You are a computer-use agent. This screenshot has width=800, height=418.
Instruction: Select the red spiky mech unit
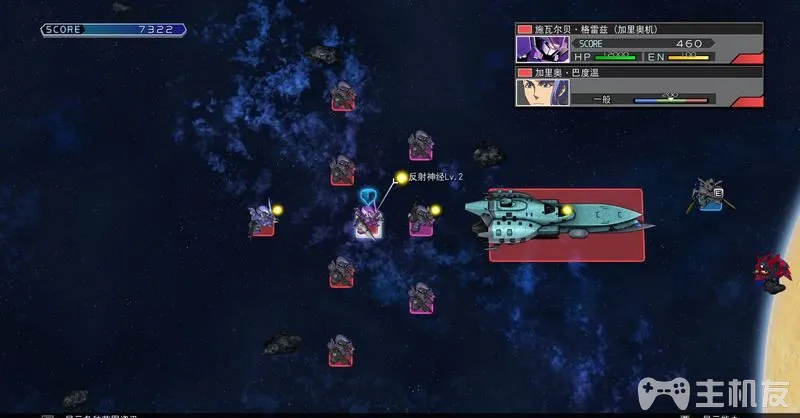(x=773, y=272)
